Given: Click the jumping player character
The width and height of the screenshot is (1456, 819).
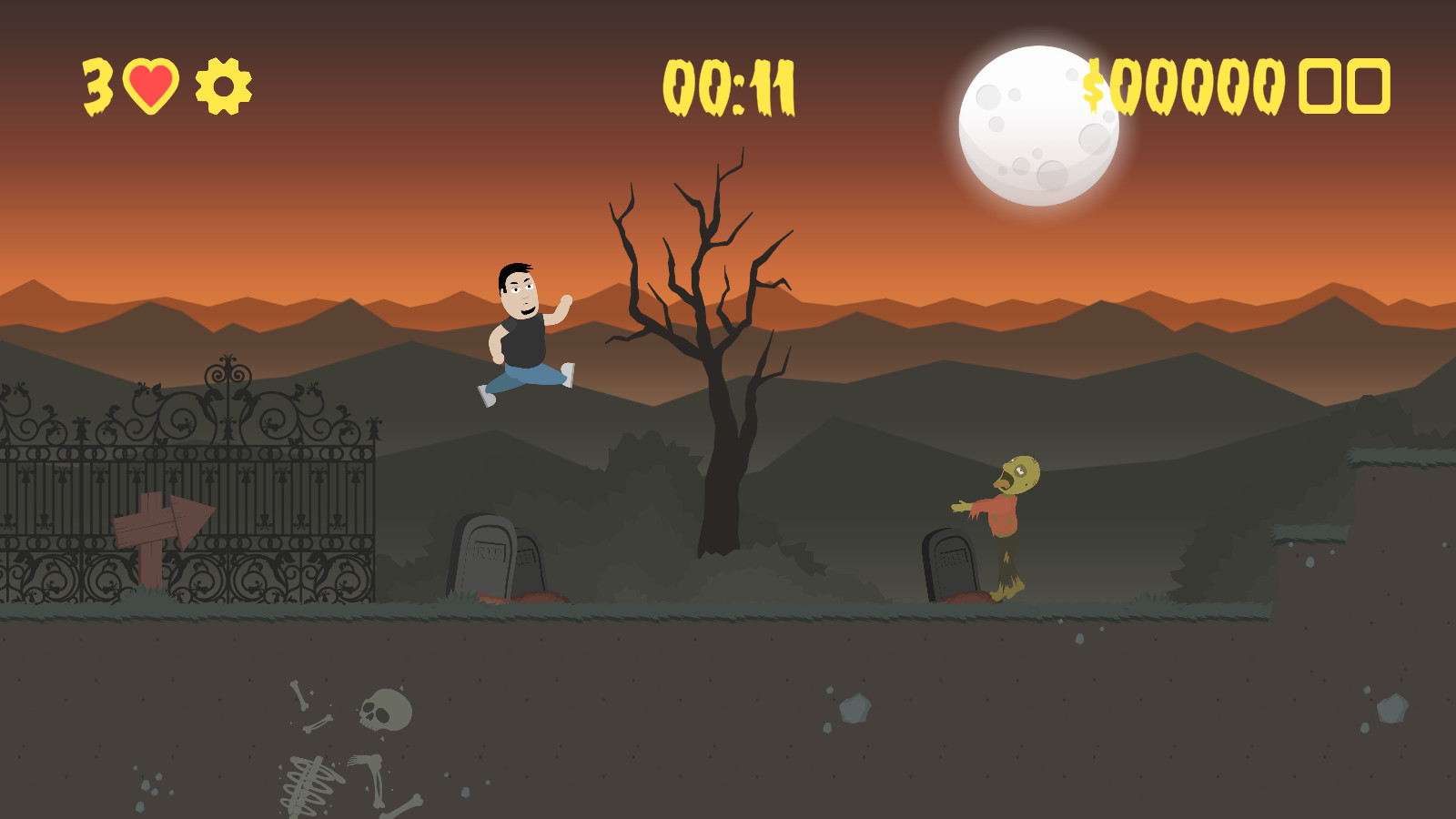Looking at the screenshot, I should coord(523,337).
